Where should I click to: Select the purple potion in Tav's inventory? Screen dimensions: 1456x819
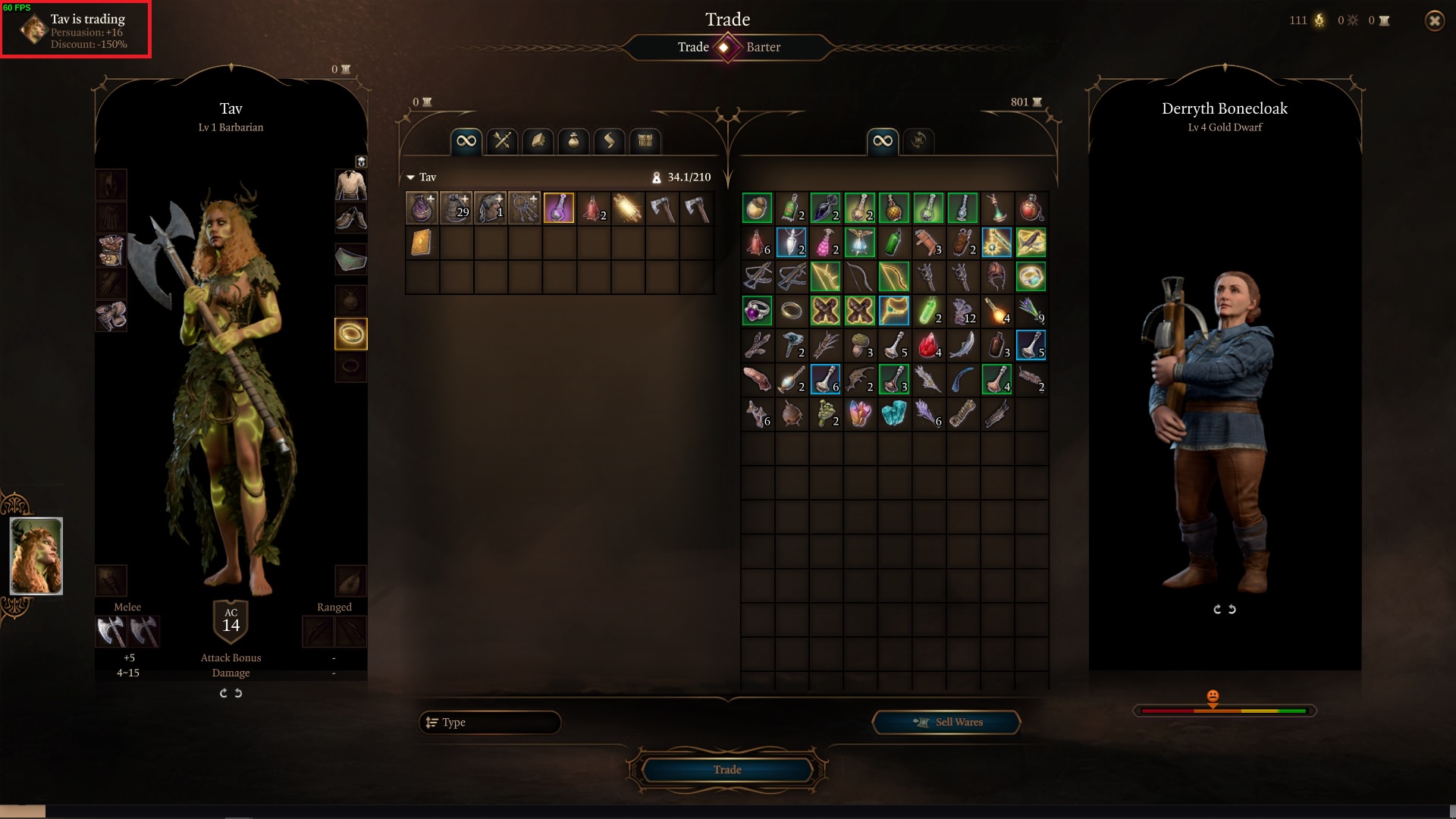[558, 208]
